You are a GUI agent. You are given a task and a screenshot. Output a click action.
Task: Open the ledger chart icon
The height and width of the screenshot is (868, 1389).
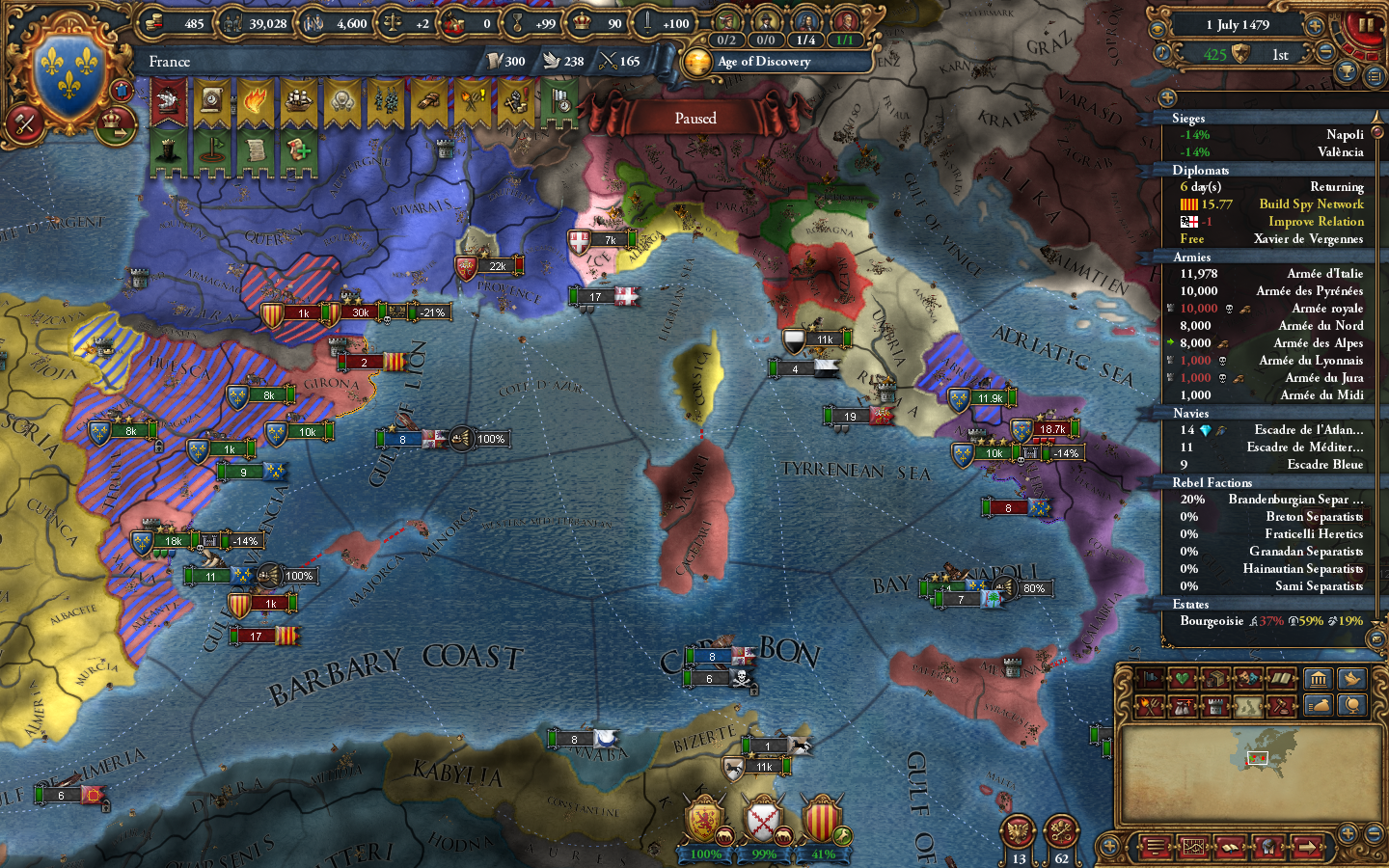click(1193, 846)
